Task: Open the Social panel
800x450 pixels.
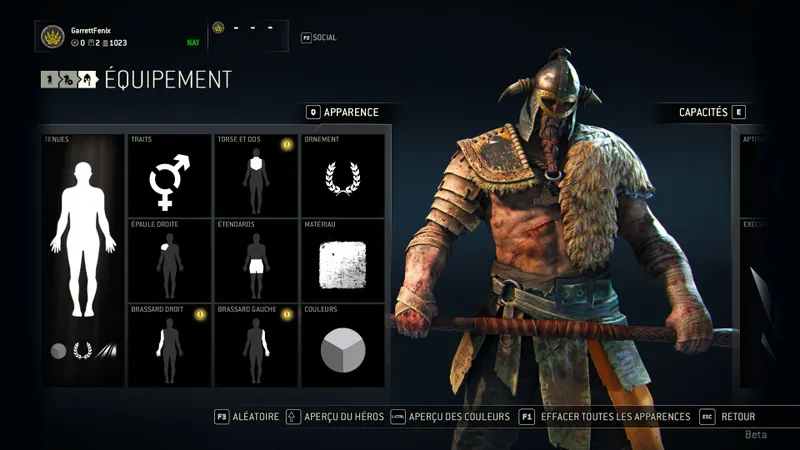Action: click(319, 38)
